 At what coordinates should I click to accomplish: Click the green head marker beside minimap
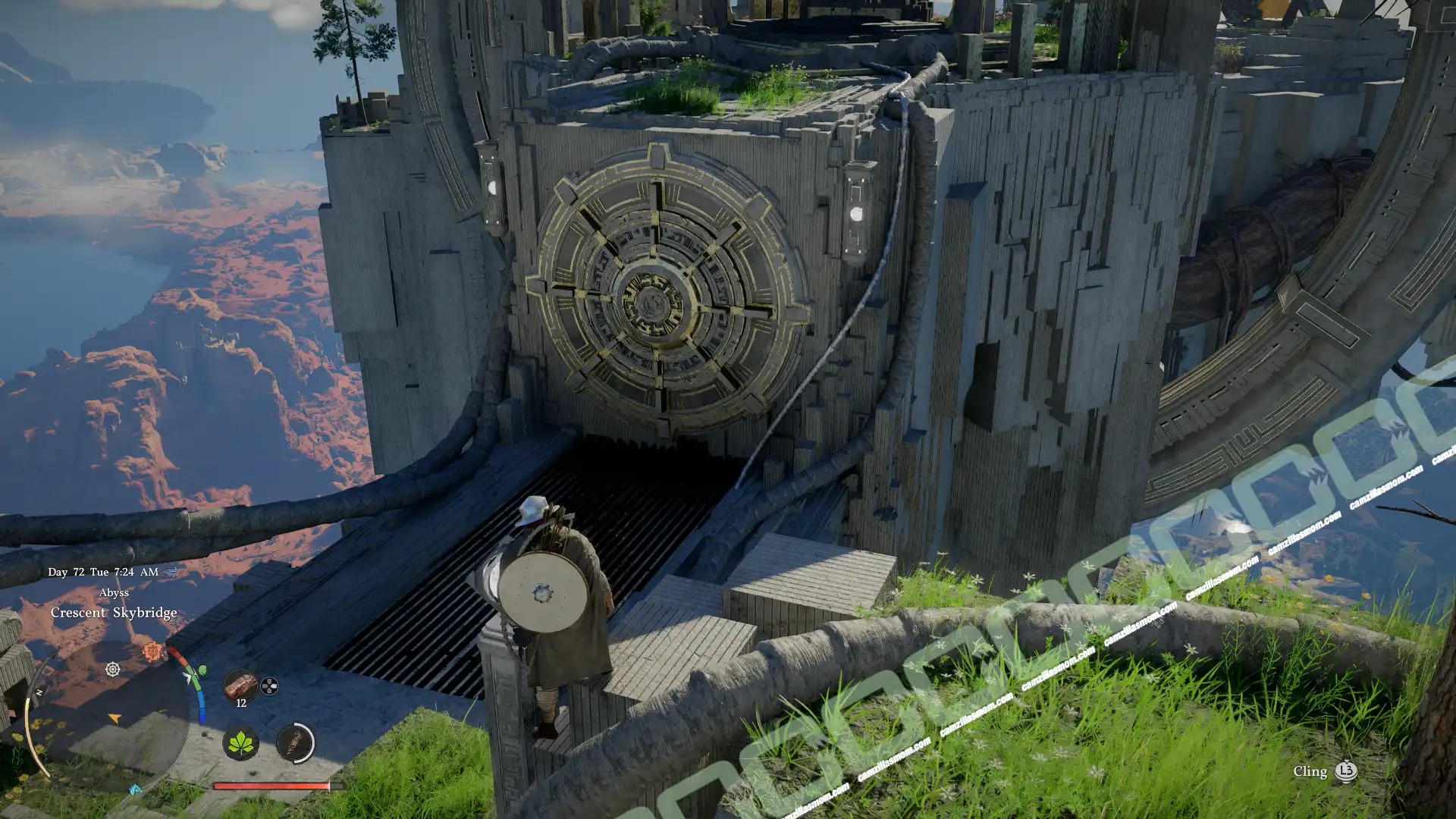click(202, 670)
